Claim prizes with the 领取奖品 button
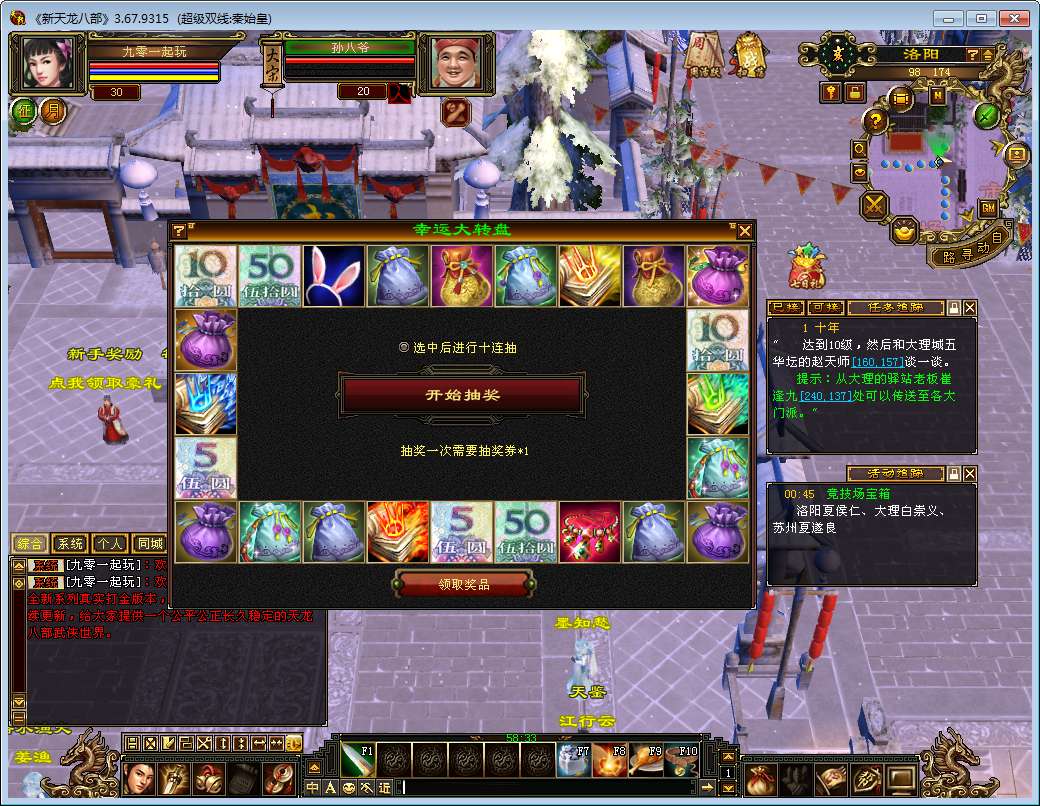The image size is (1040, 806). [462, 584]
